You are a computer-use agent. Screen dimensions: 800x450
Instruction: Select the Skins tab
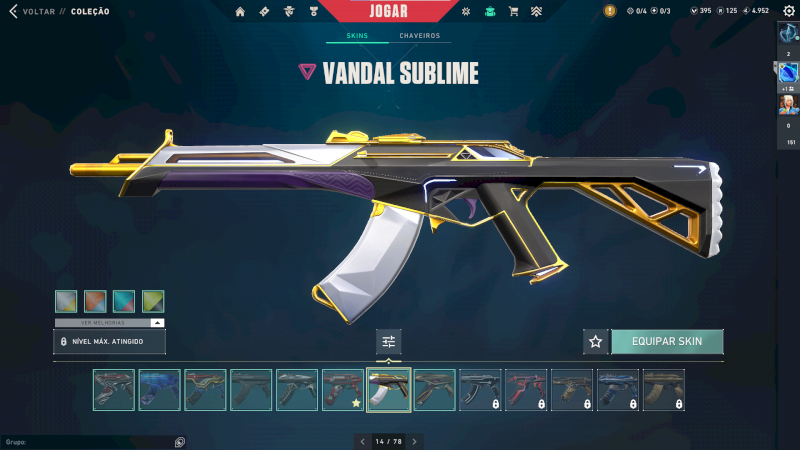coord(357,36)
